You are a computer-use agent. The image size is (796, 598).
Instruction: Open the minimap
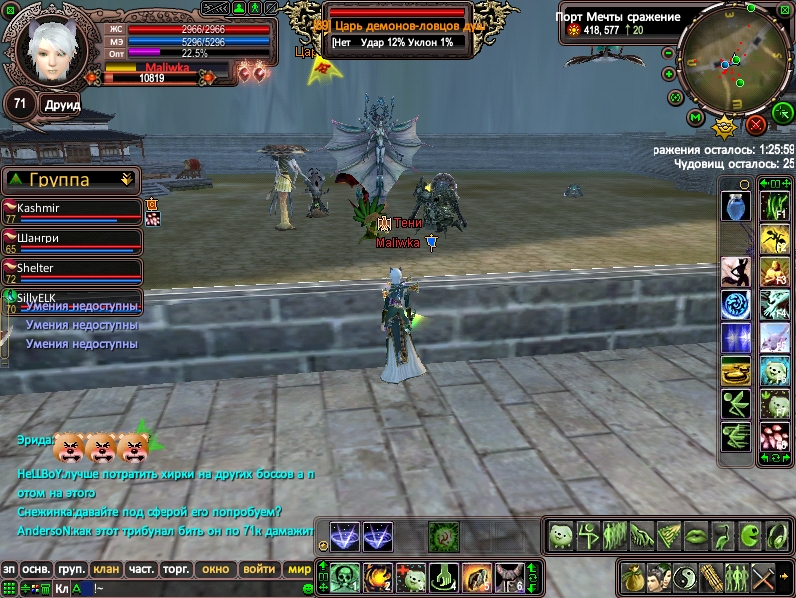click(734, 59)
